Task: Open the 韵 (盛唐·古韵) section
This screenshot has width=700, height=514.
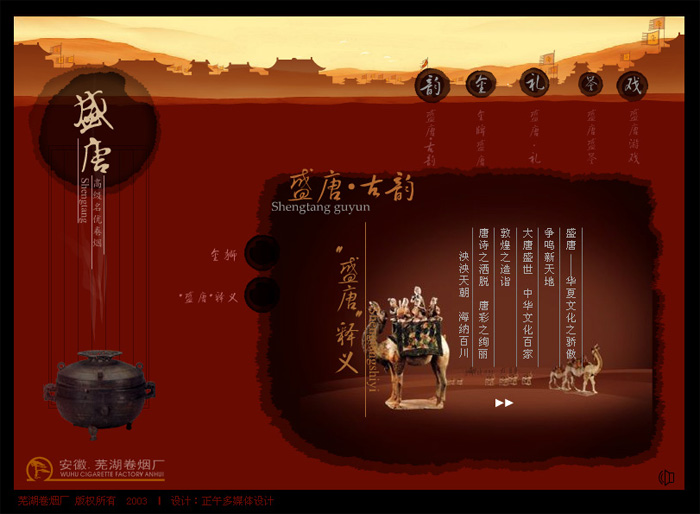Action: click(x=431, y=86)
